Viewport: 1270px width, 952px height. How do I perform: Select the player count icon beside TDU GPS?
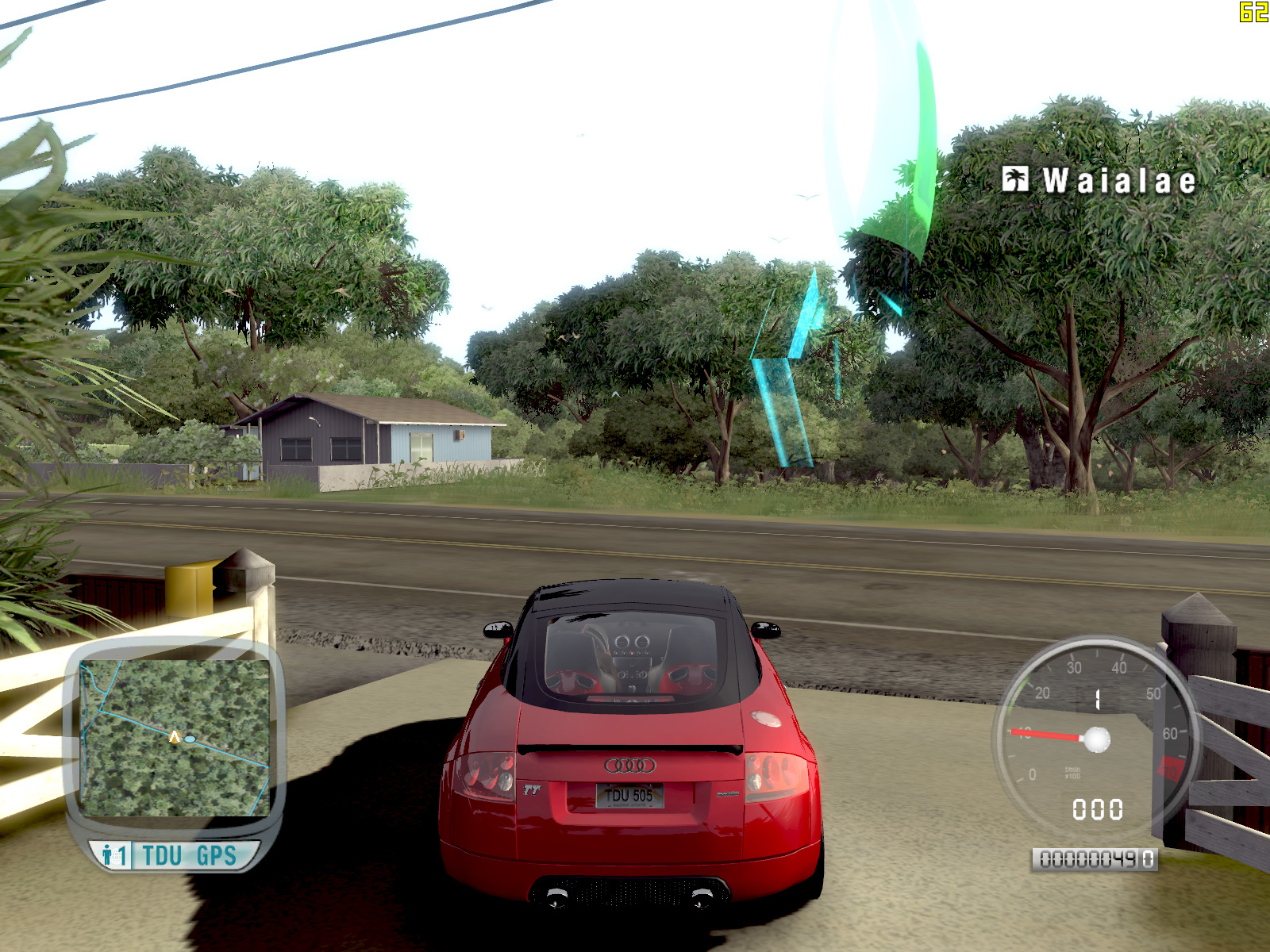pyautogui.click(x=113, y=856)
